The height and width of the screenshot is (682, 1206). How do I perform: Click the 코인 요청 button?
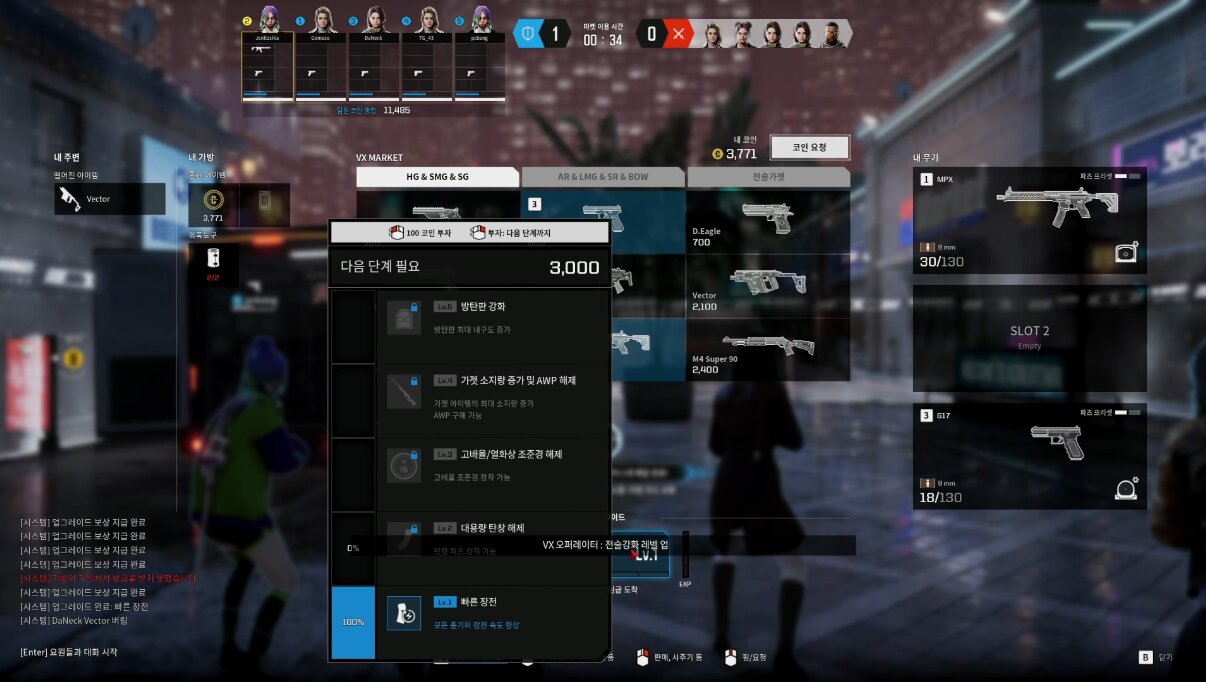click(x=809, y=148)
